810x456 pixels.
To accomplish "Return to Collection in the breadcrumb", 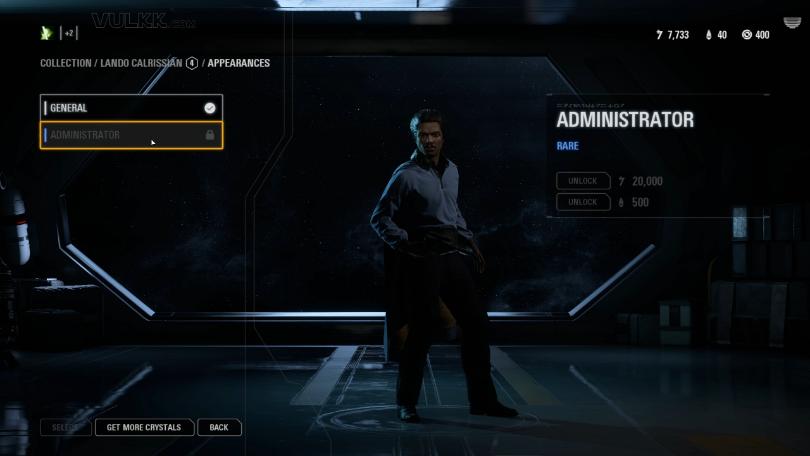I will click(64, 63).
